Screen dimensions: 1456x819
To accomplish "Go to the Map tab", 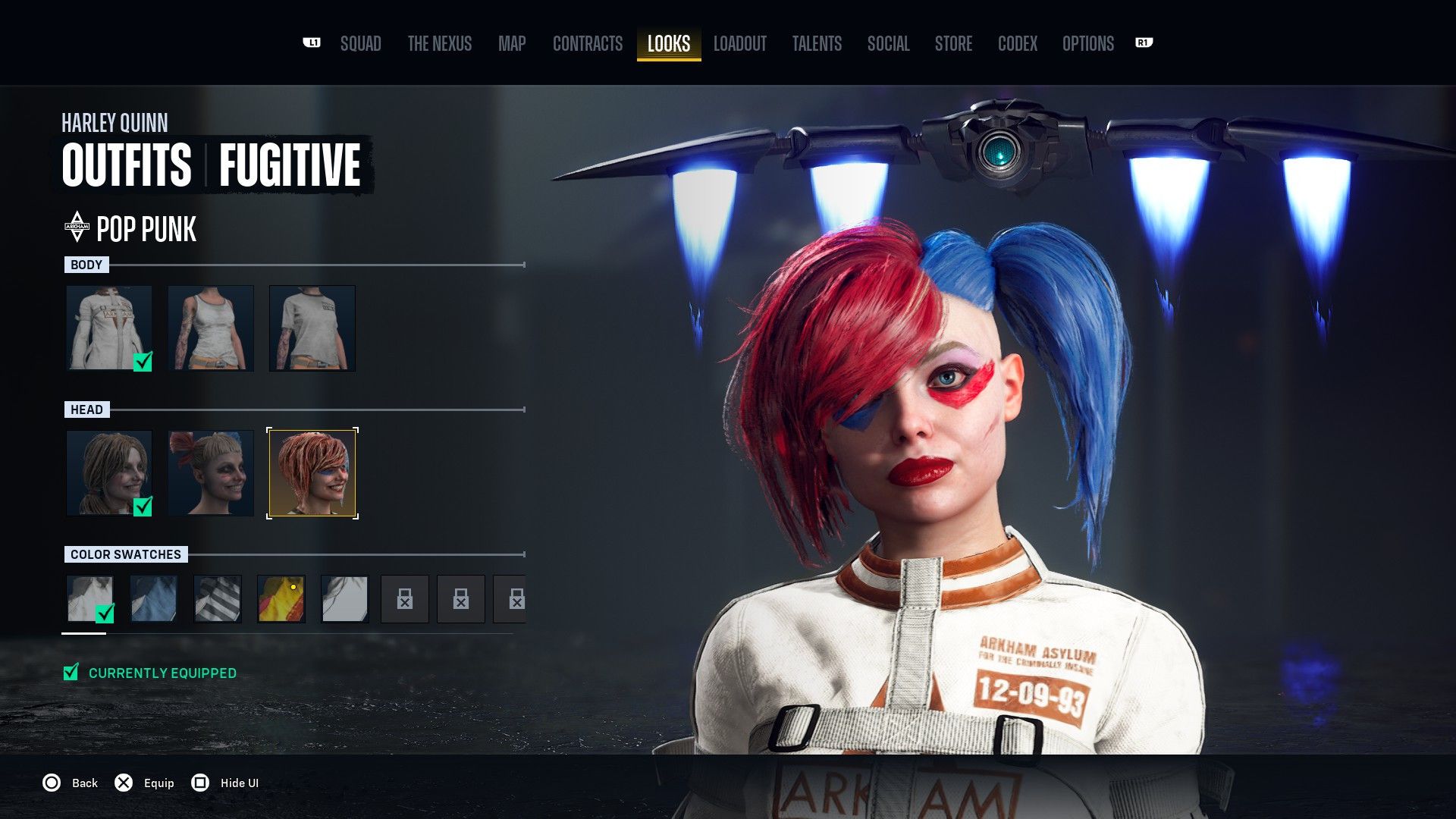I will pos(512,44).
